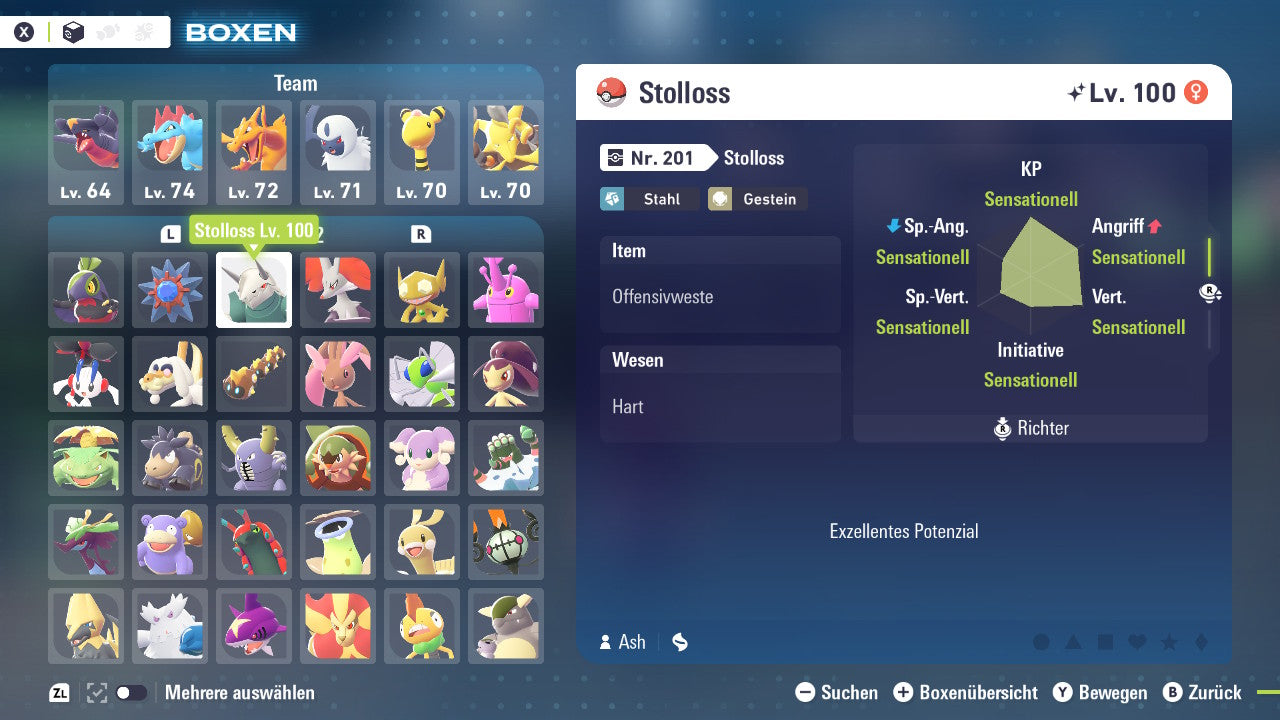This screenshot has width=1280, height=720.
Task: Select the Glurak team member at Lv. 72
Action: [x=254, y=150]
